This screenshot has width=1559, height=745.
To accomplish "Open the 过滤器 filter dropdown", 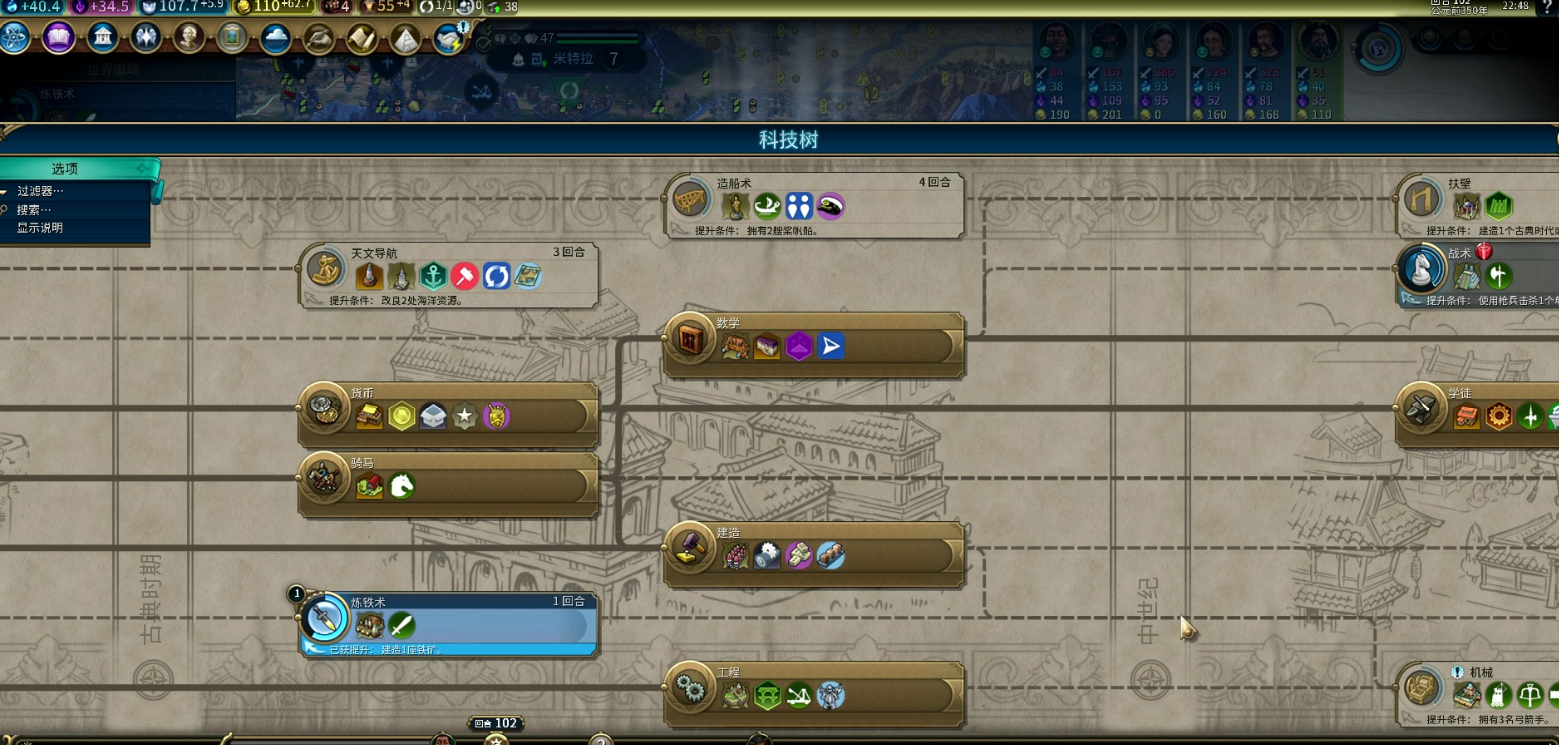I will coord(41,191).
